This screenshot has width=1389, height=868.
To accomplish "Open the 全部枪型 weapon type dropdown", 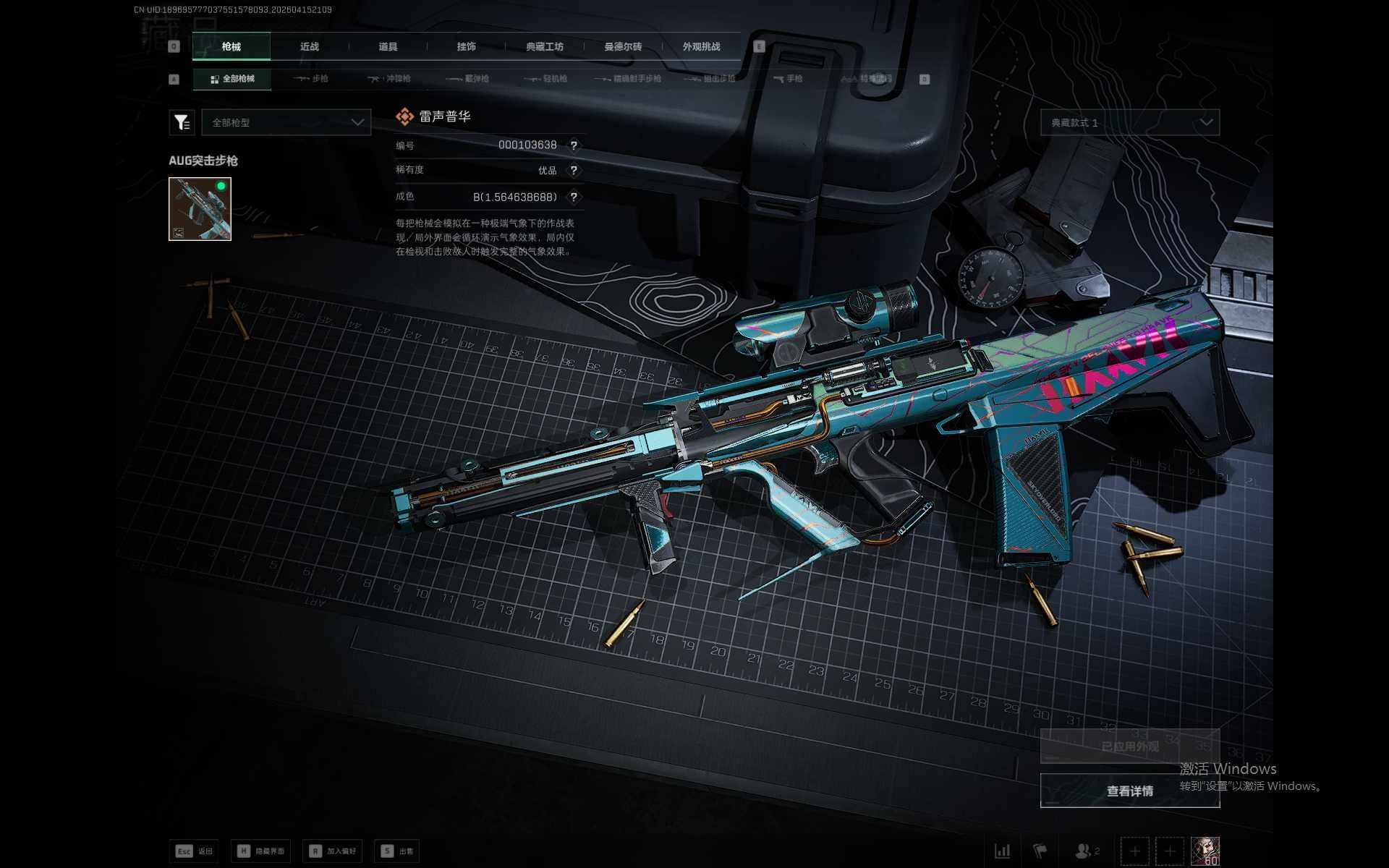I will 286,122.
